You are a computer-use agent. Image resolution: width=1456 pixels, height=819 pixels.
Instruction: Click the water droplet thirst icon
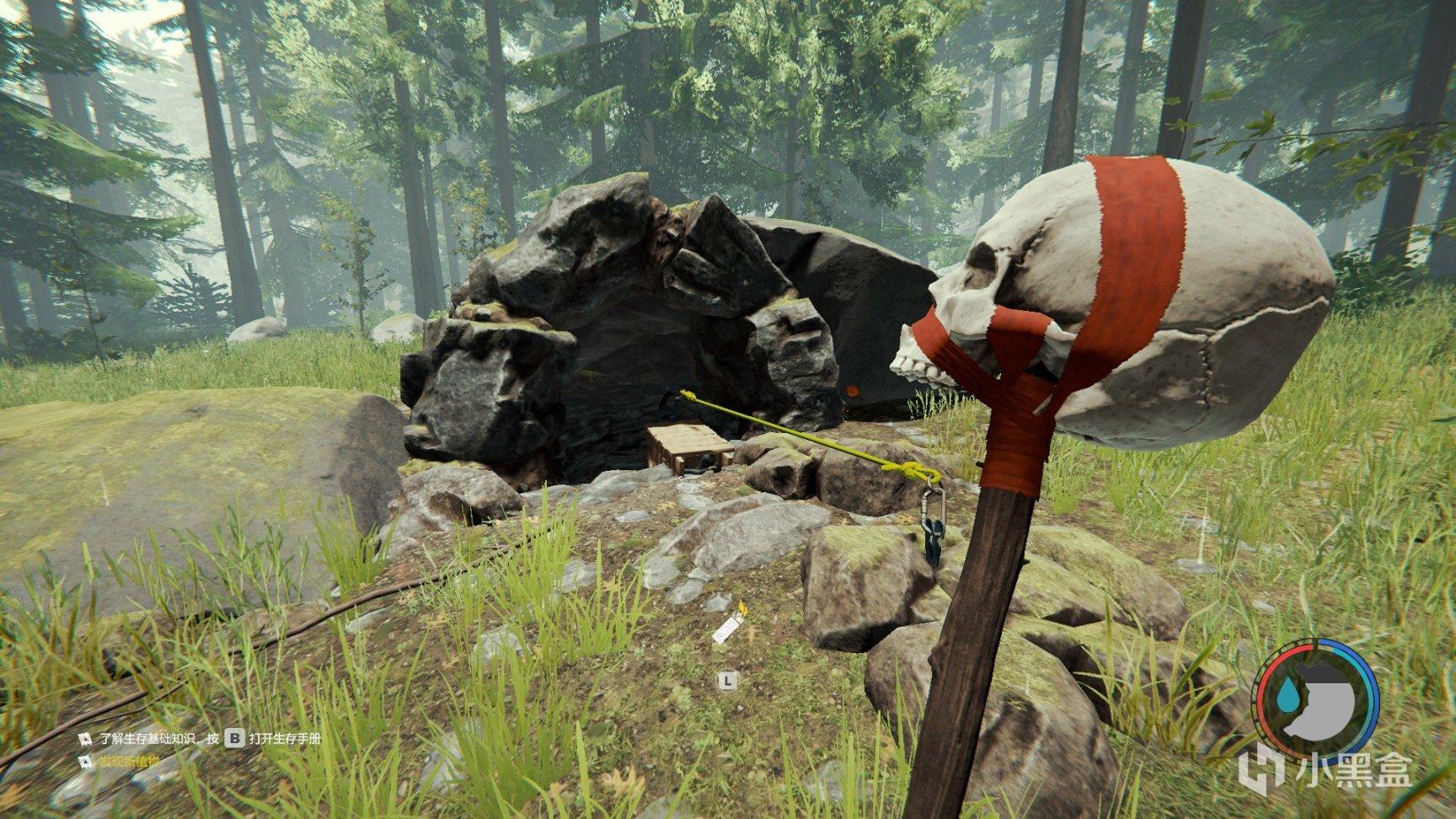[1287, 696]
